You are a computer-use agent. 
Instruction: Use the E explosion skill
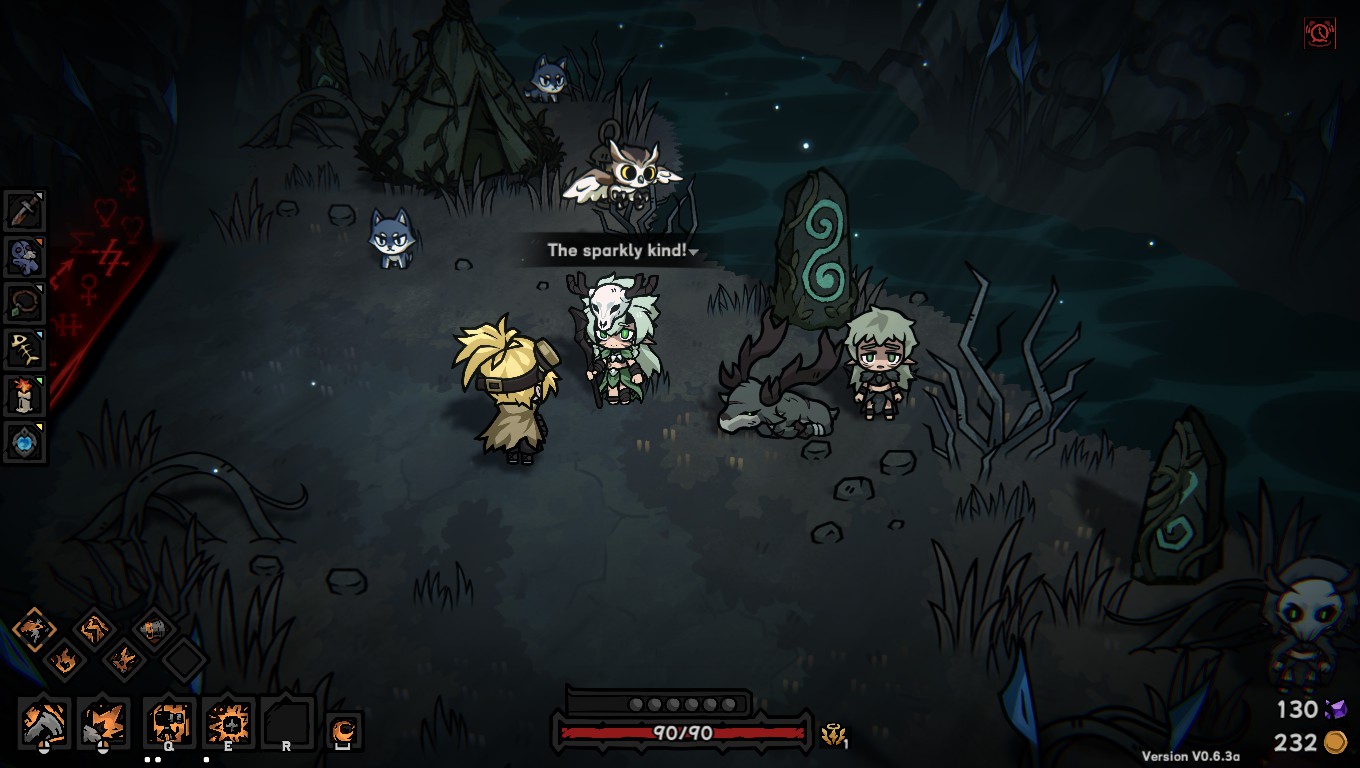tap(228, 723)
